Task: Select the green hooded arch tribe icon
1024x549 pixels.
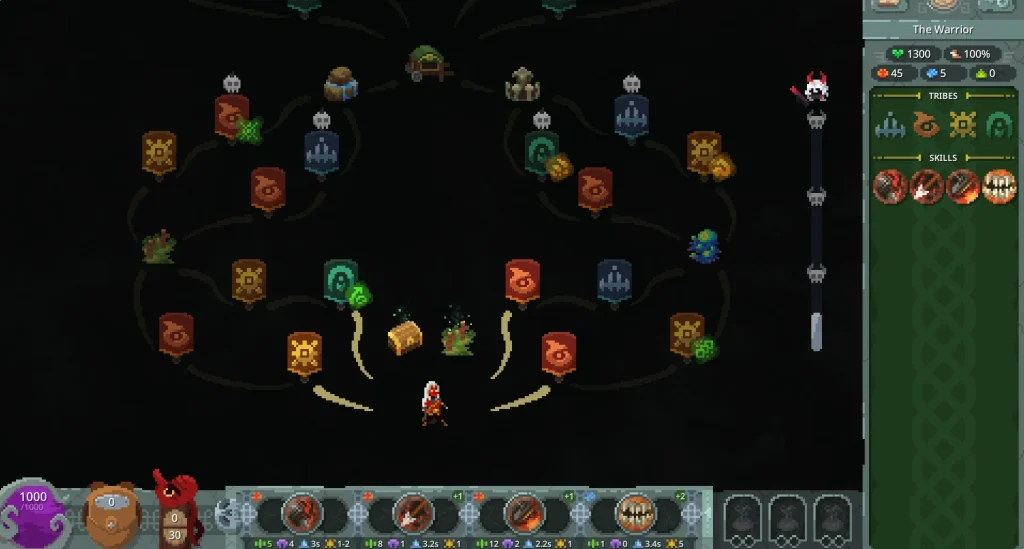Action: tap(999, 125)
